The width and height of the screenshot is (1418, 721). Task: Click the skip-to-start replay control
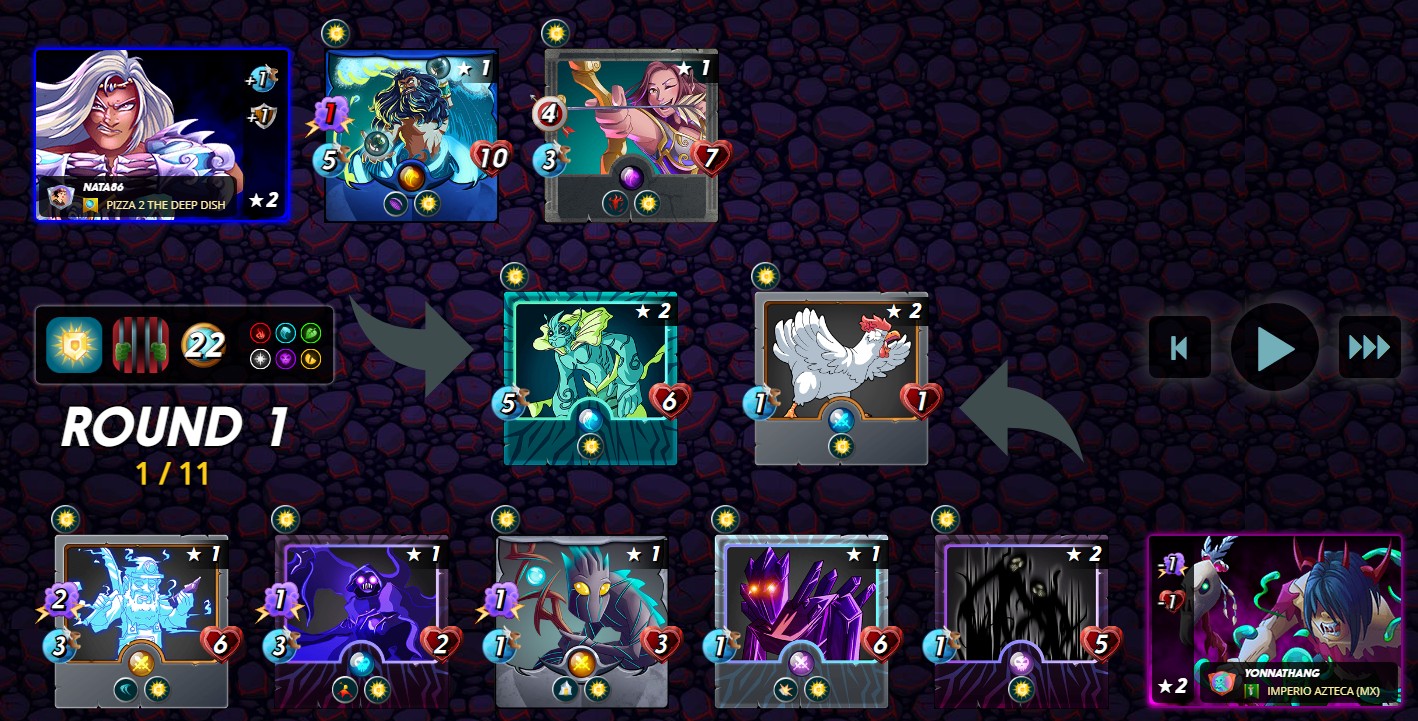pos(1179,347)
